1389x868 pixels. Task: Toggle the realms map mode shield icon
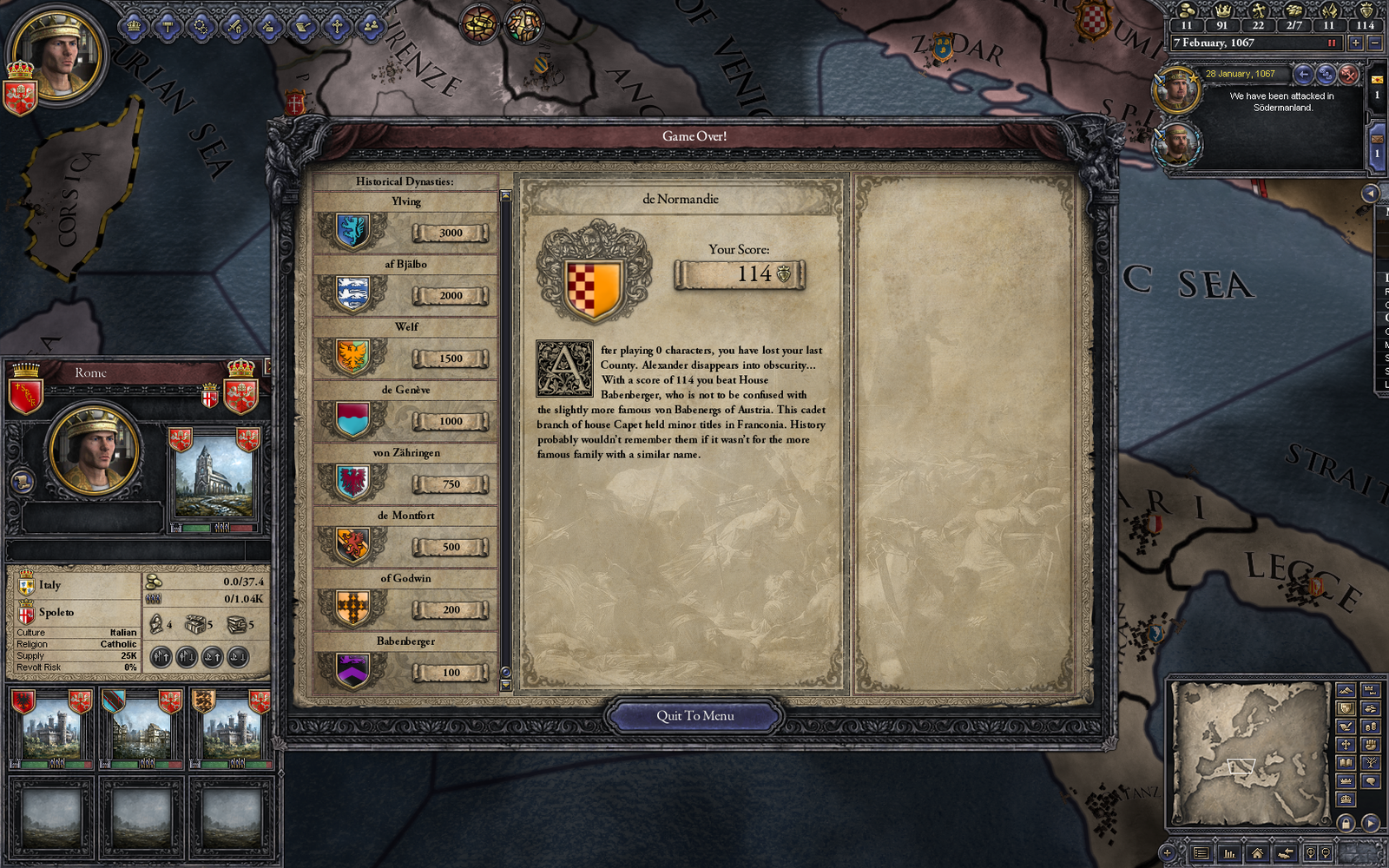[1346, 708]
